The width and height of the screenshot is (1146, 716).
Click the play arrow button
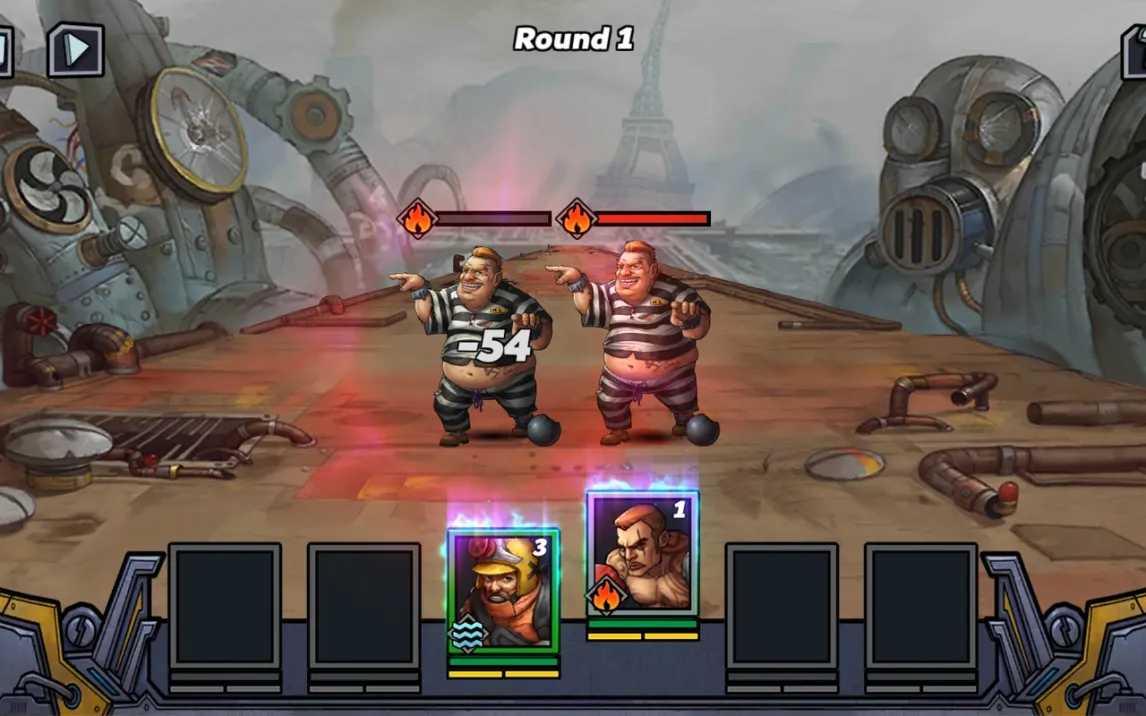(76, 50)
